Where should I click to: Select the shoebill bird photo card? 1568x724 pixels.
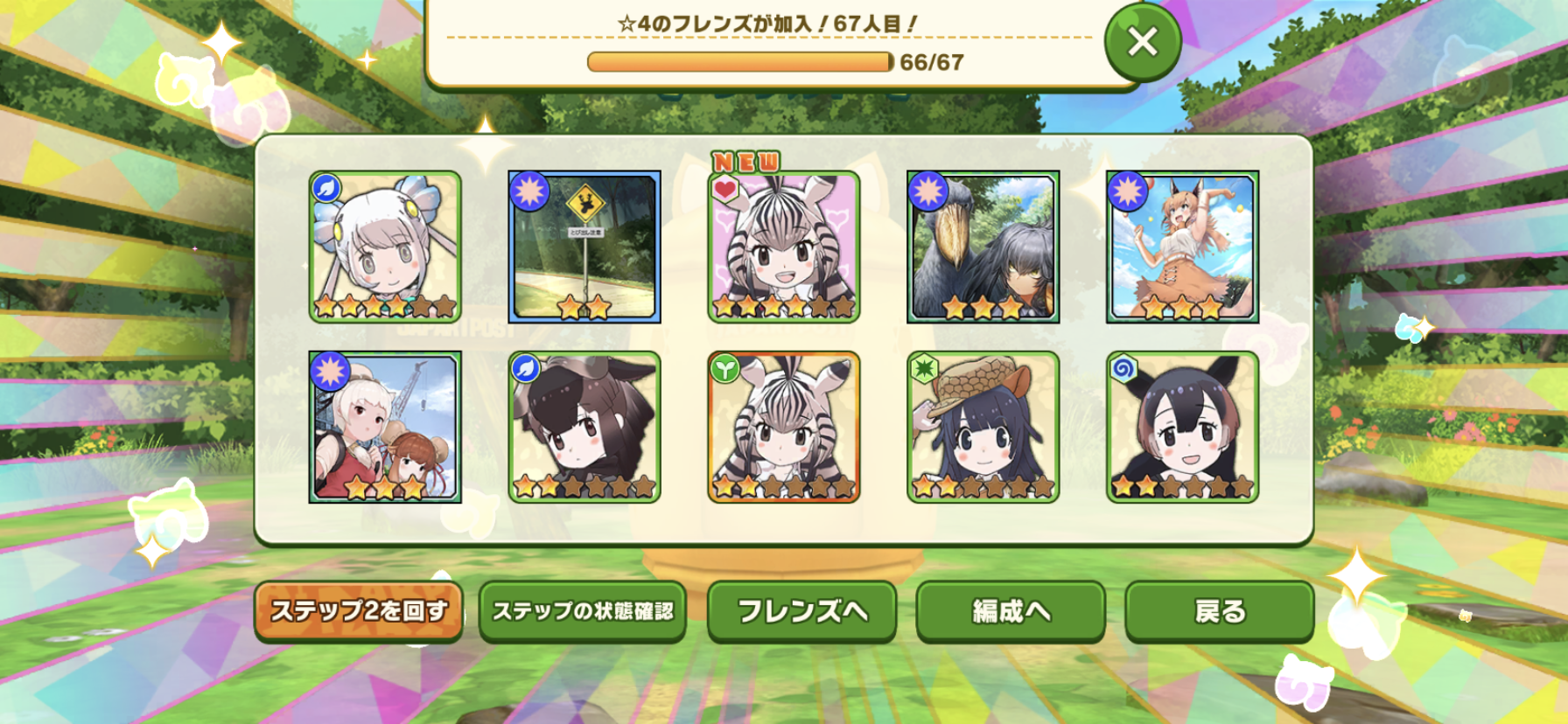tap(983, 247)
